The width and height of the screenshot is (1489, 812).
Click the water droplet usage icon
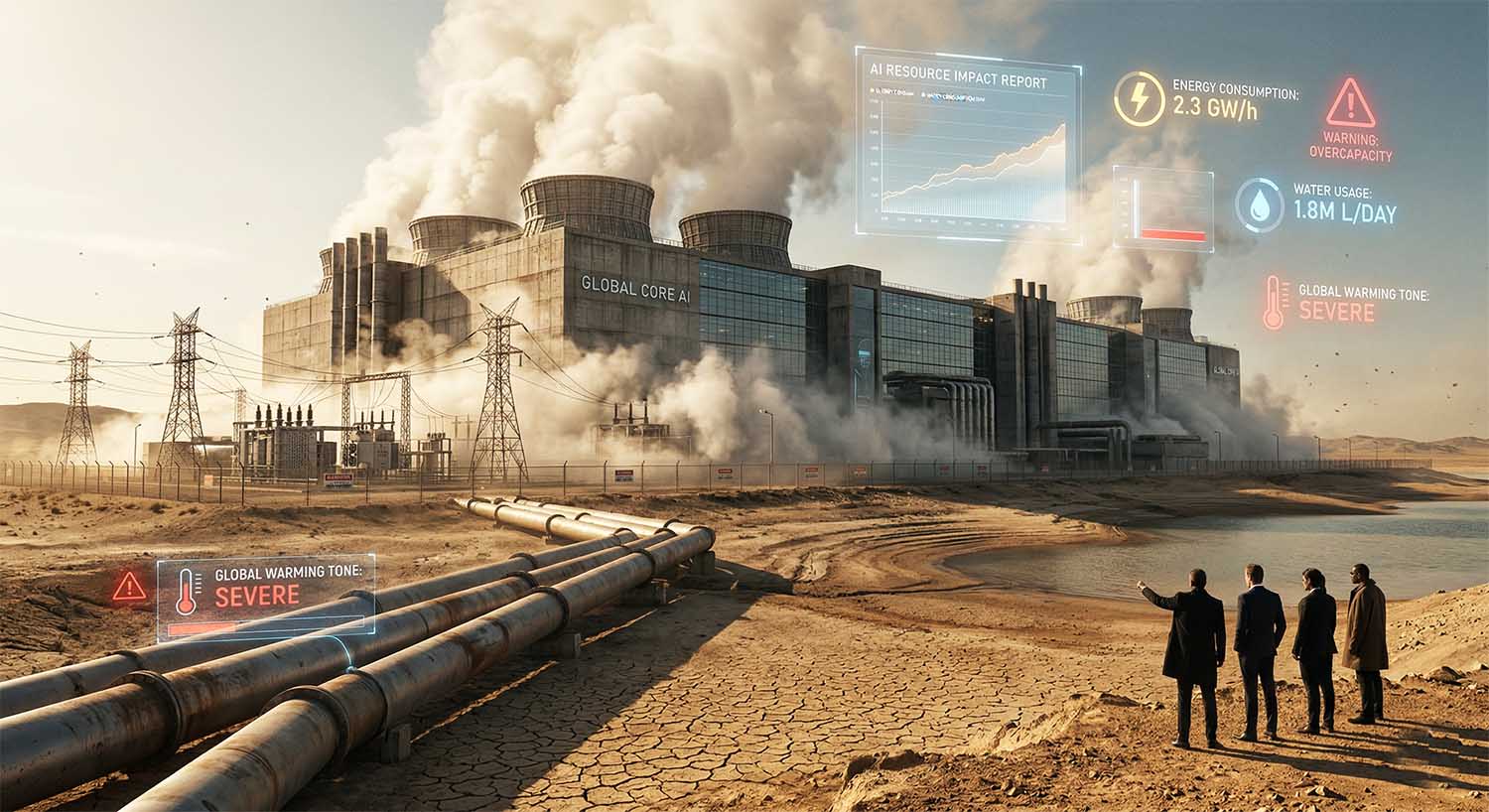pos(1260,205)
